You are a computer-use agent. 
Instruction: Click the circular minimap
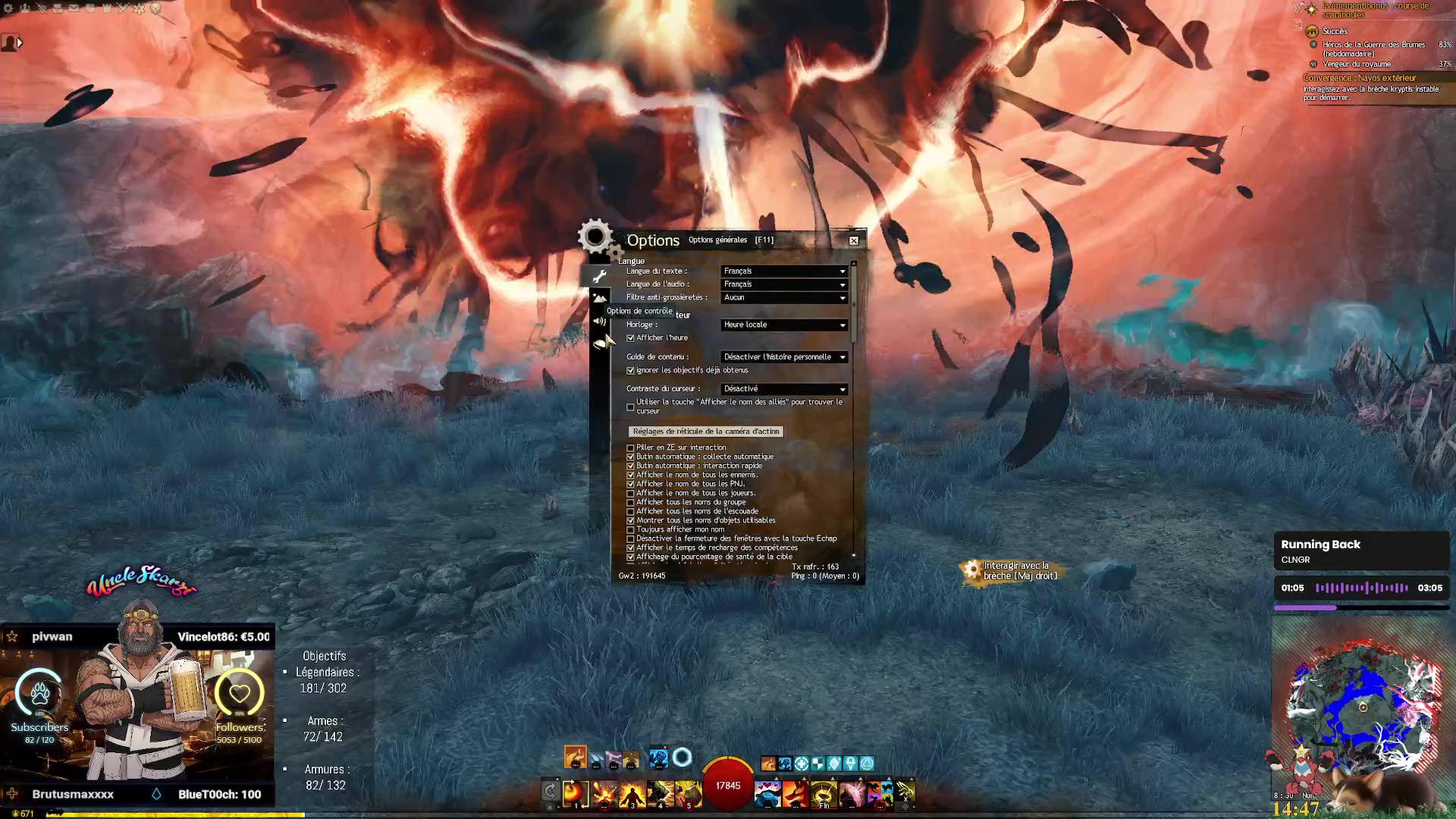pyautogui.click(x=1362, y=707)
